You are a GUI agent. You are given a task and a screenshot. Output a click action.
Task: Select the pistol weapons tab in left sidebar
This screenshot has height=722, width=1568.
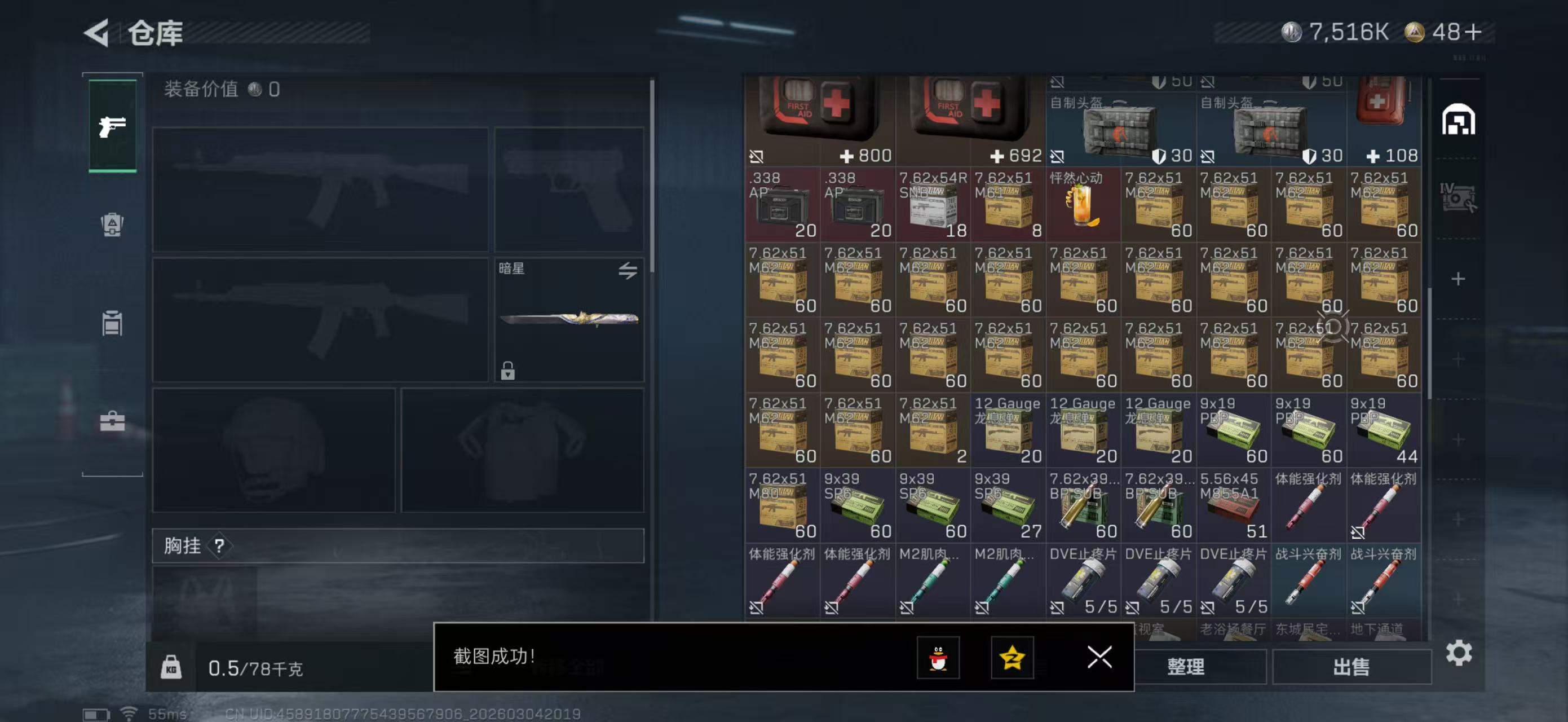pos(113,126)
